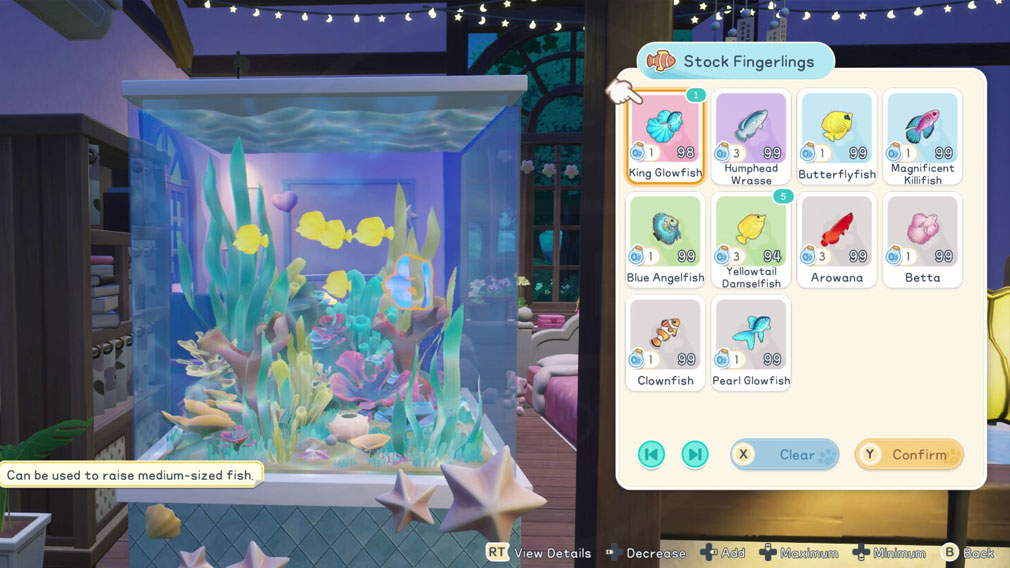Viewport: 1010px width, 568px height.
Task: Choose the pink Betta tile
Action: (x=922, y=240)
